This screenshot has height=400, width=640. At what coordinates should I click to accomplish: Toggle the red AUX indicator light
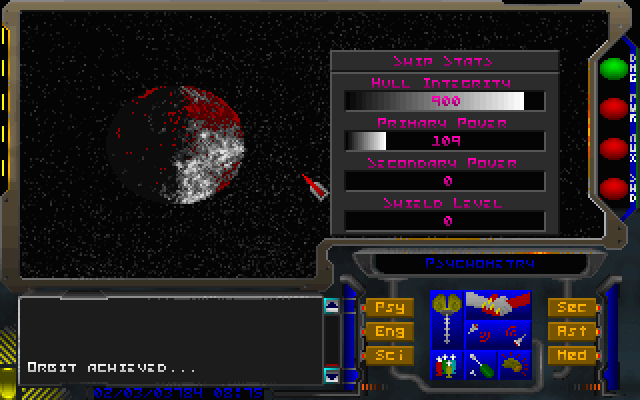tap(612, 148)
